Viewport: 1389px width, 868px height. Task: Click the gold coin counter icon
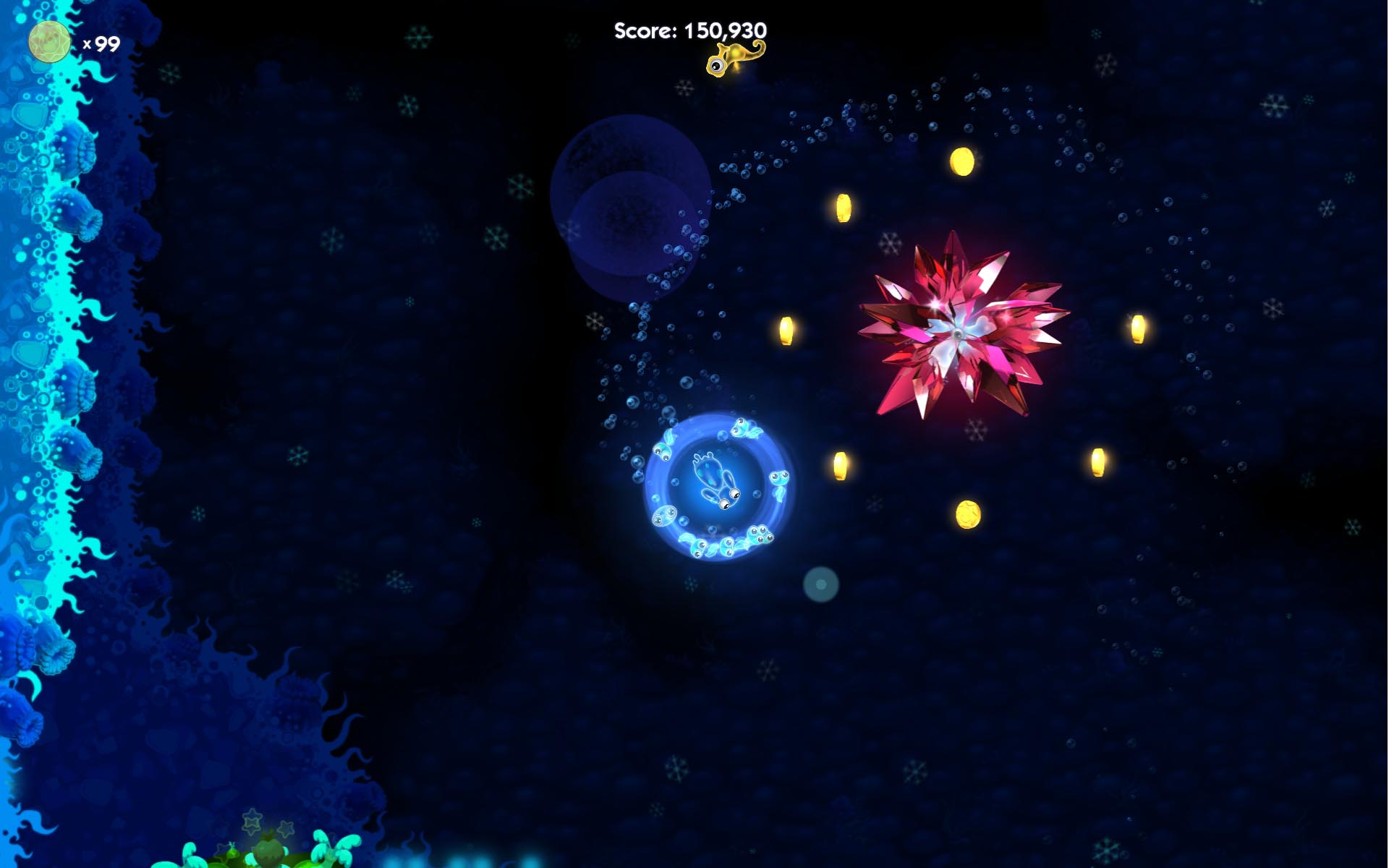coord(49,42)
